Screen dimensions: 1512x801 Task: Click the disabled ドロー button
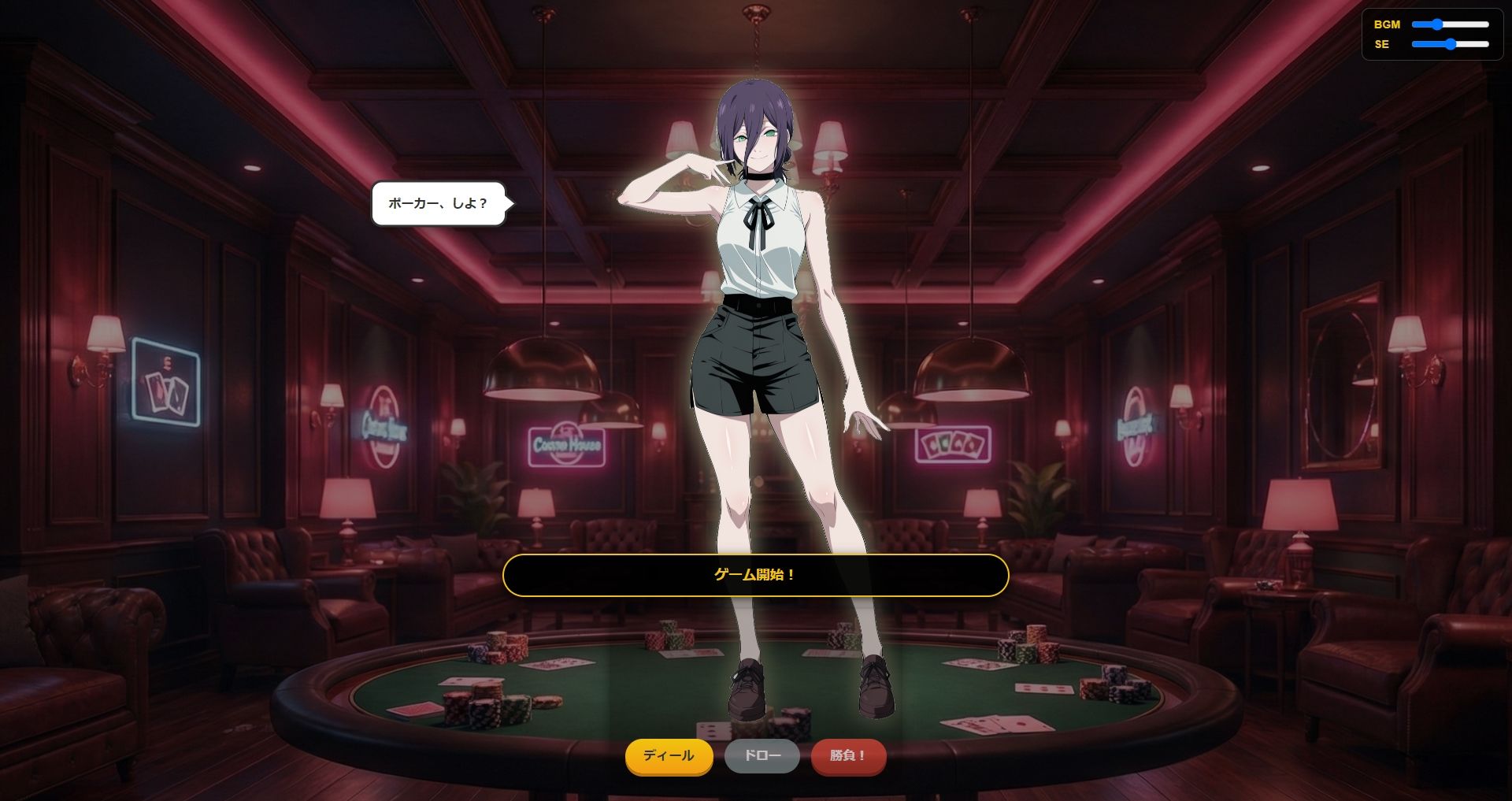[762, 756]
